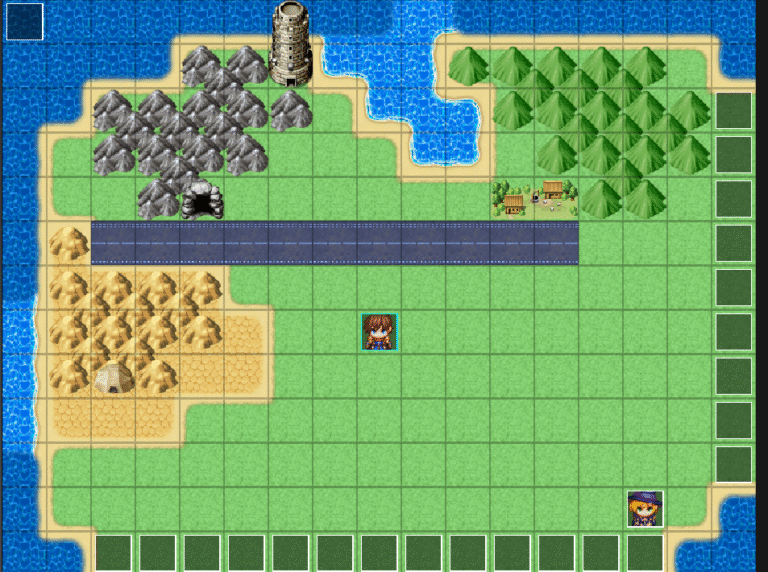Screen dimensions: 768x572
Task: Select the red-haired character unit
Action: click(x=380, y=332)
